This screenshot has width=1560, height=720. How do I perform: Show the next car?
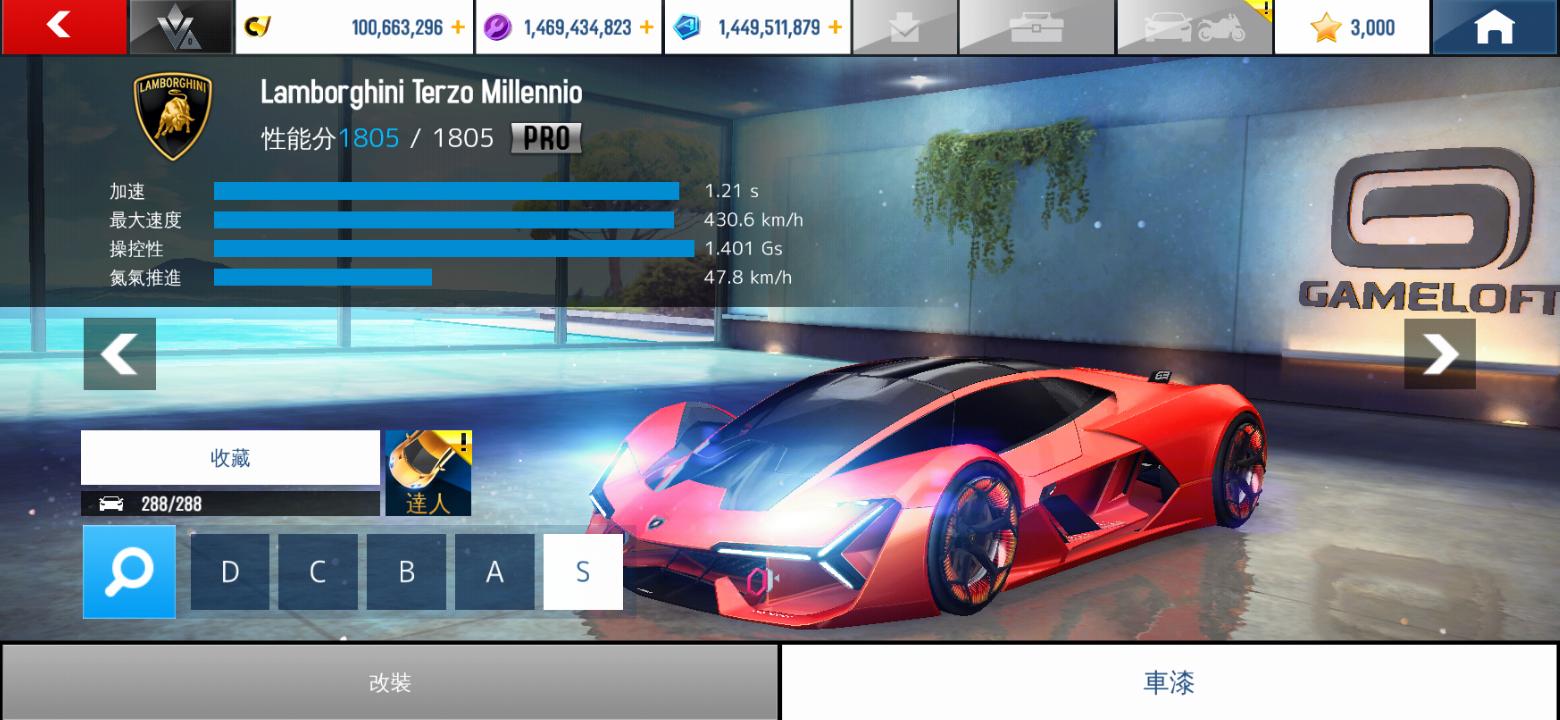coord(1439,354)
